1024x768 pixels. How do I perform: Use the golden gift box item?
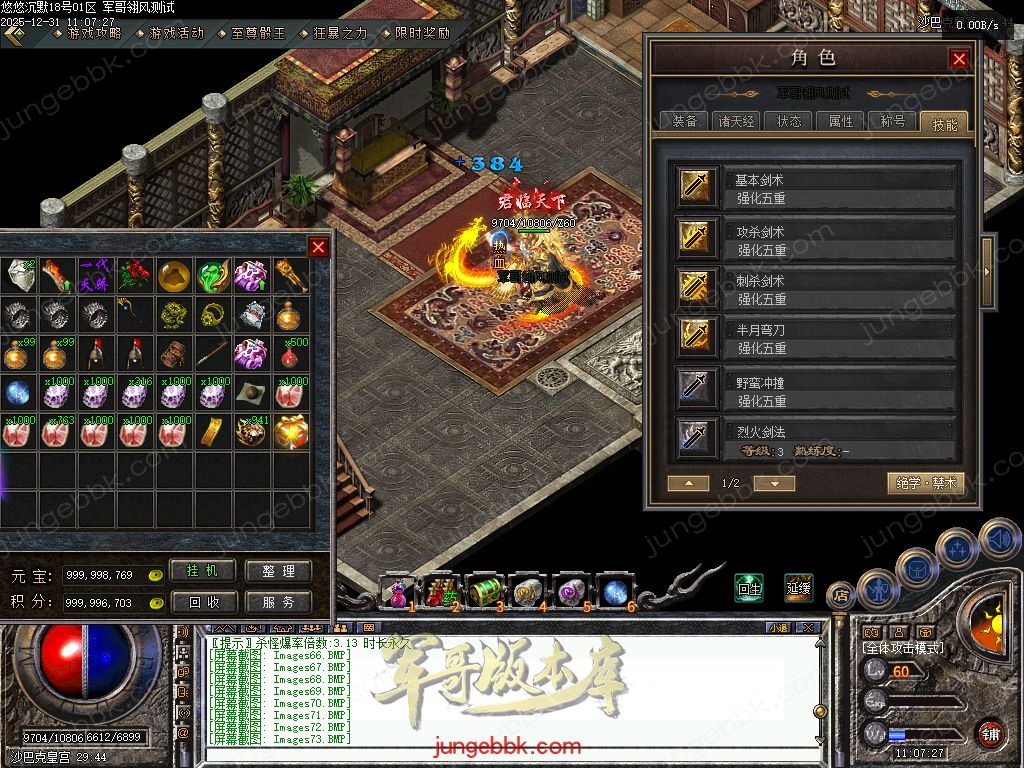pyautogui.click(x=289, y=431)
